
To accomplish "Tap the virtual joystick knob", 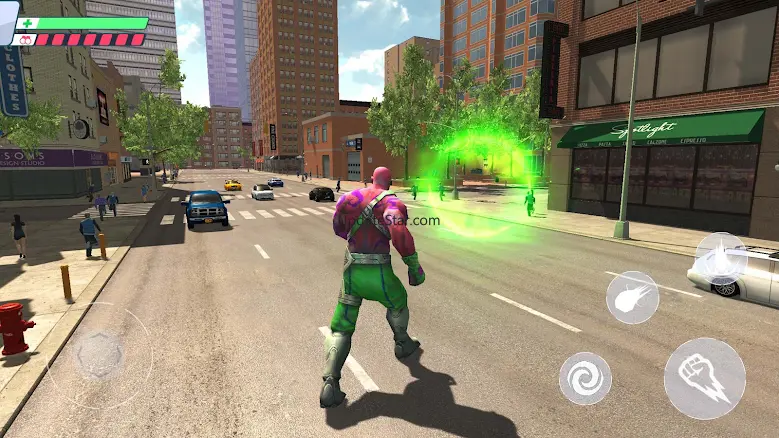I will (99, 353).
